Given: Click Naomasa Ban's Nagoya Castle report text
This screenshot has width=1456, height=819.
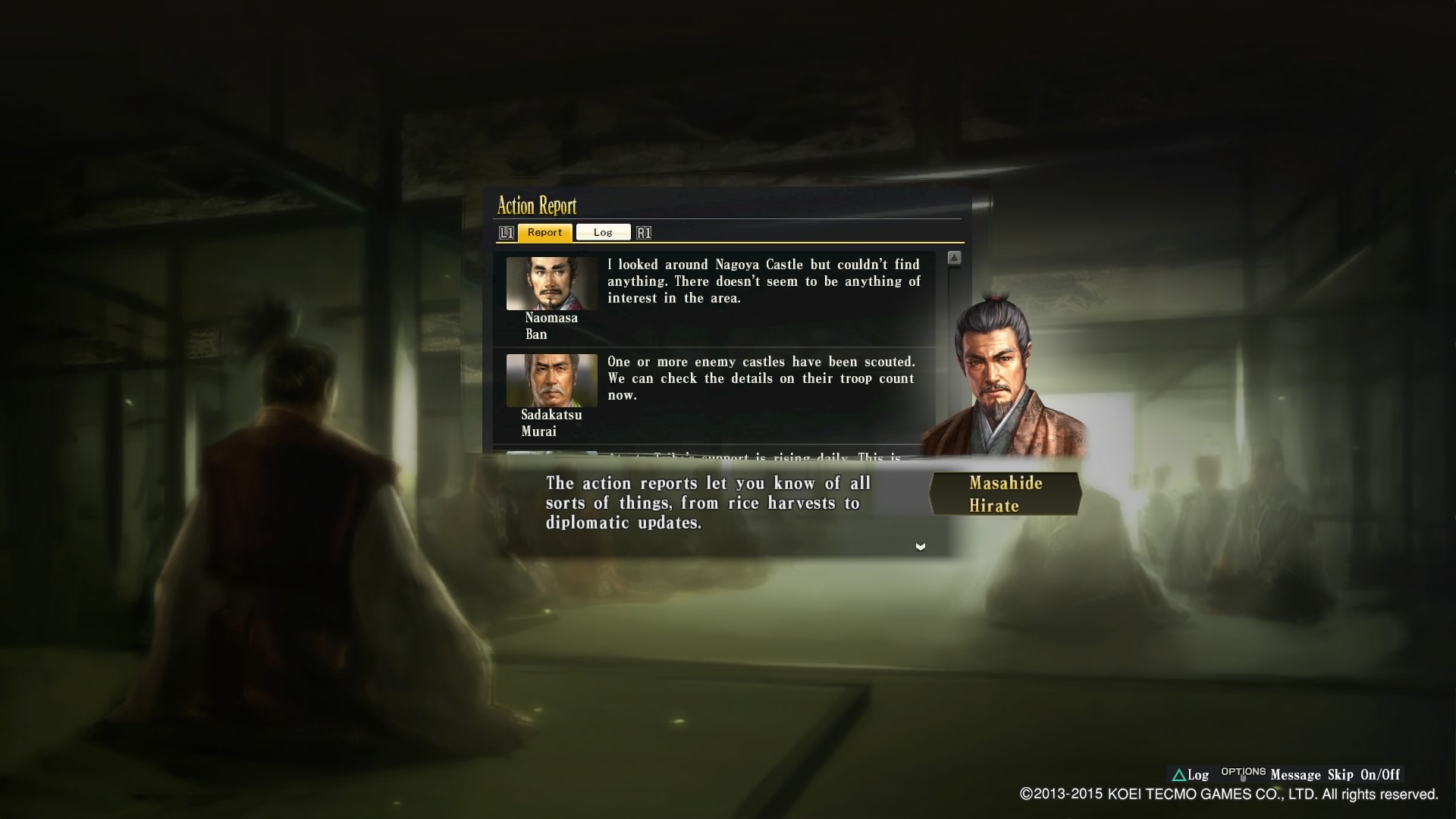Looking at the screenshot, I should [x=762, y=281].
